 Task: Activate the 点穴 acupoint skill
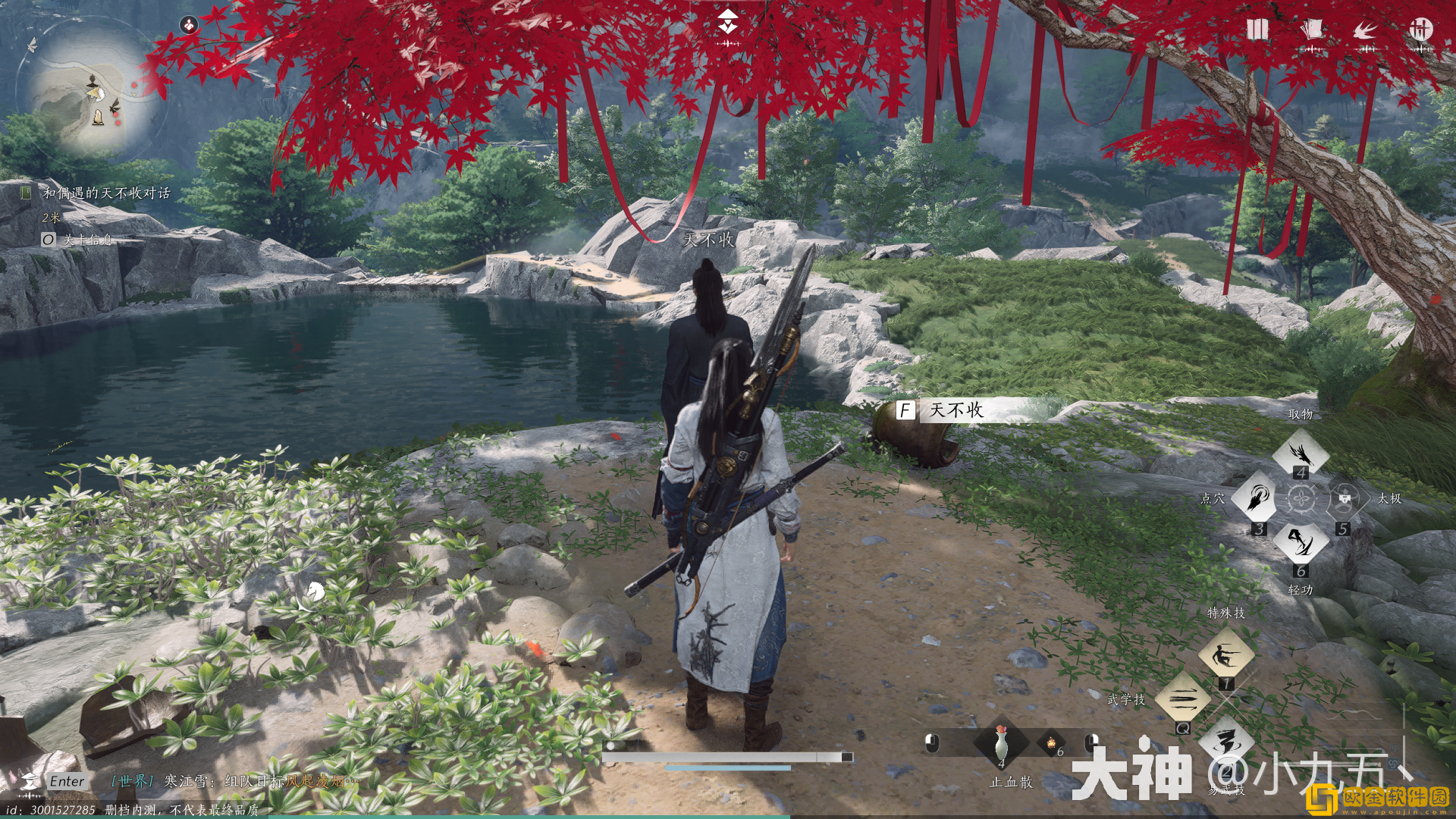pos(1258,497)
